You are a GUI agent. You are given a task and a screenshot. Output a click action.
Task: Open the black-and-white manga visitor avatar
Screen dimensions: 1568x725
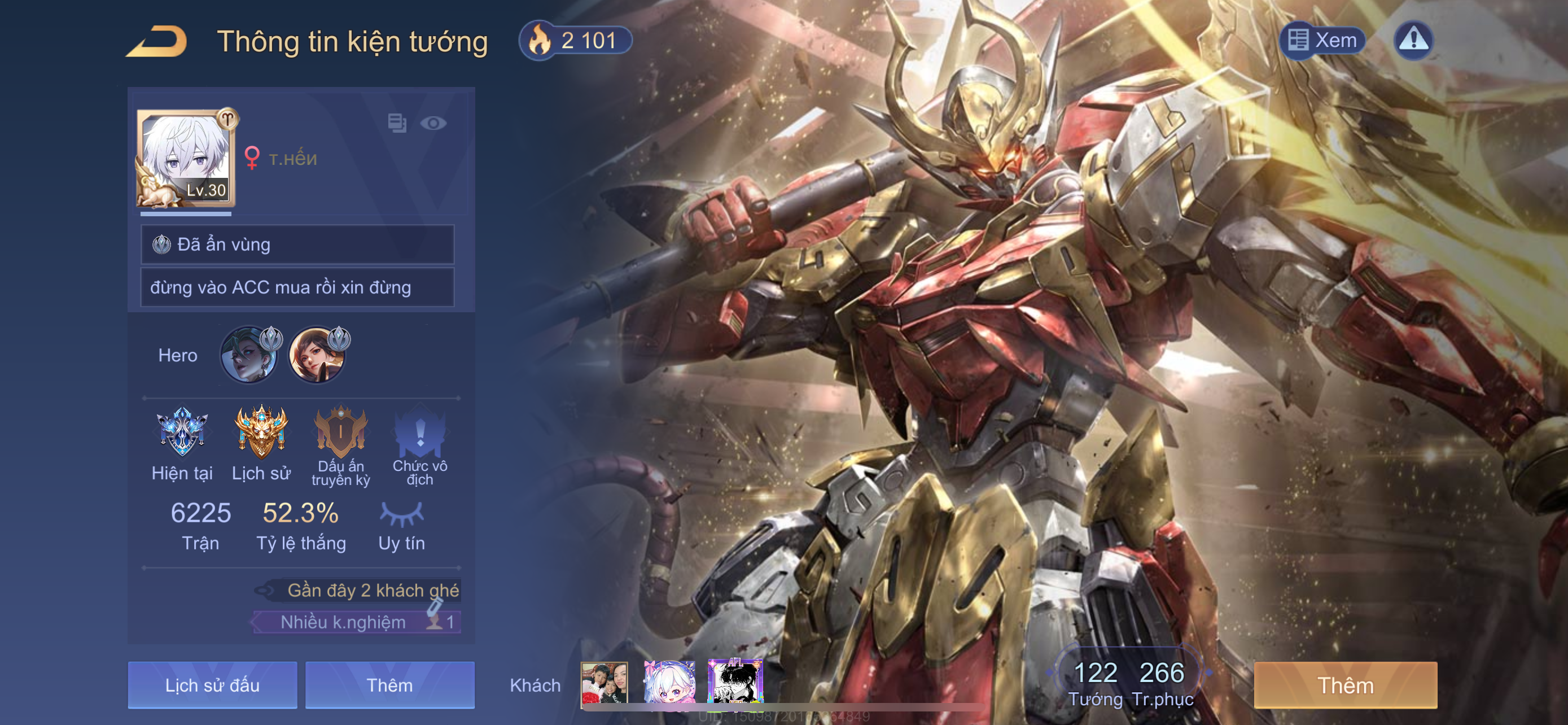pos(735,683)
